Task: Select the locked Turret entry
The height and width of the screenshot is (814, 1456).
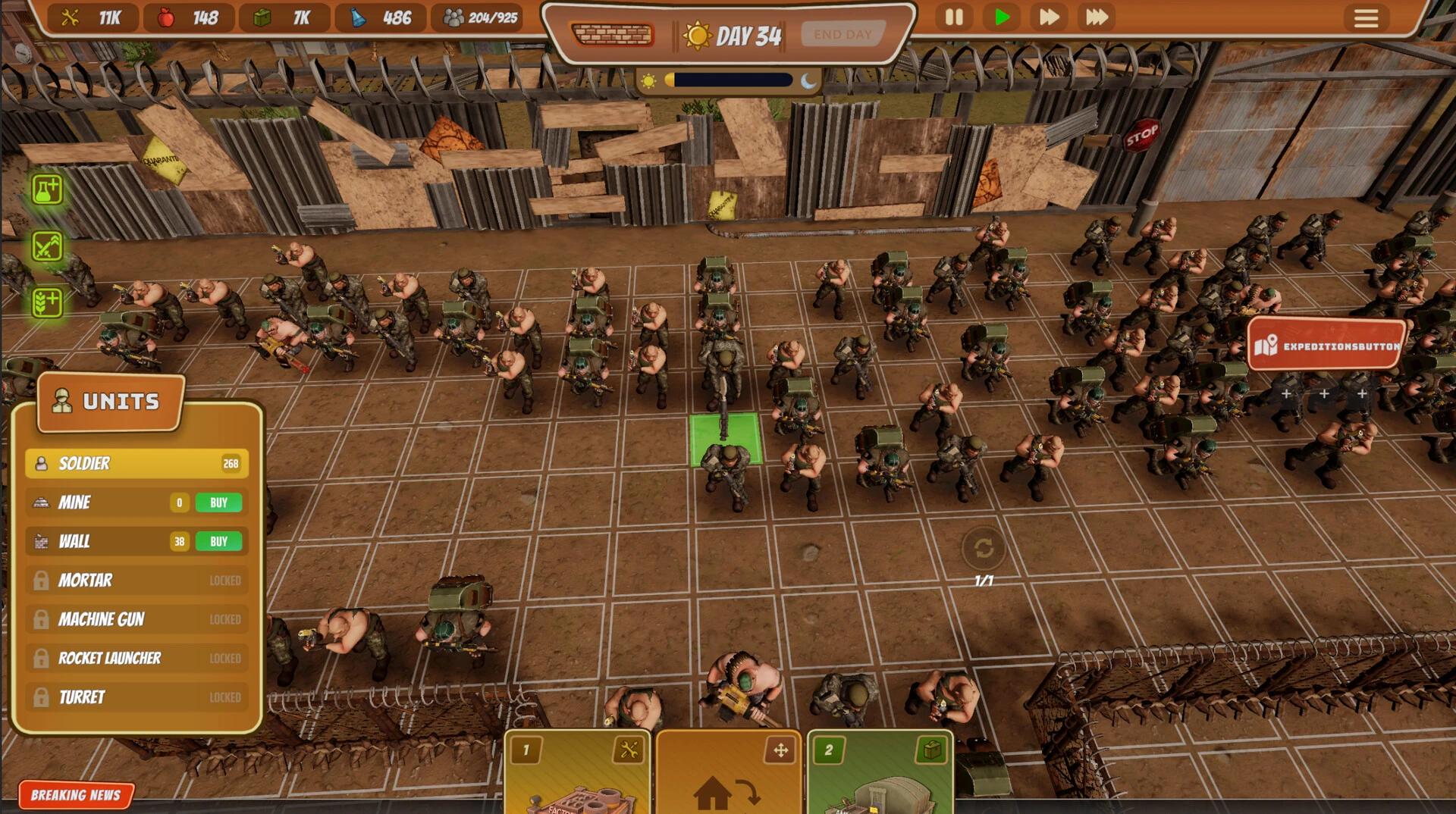Action: (x=136, y=697)
